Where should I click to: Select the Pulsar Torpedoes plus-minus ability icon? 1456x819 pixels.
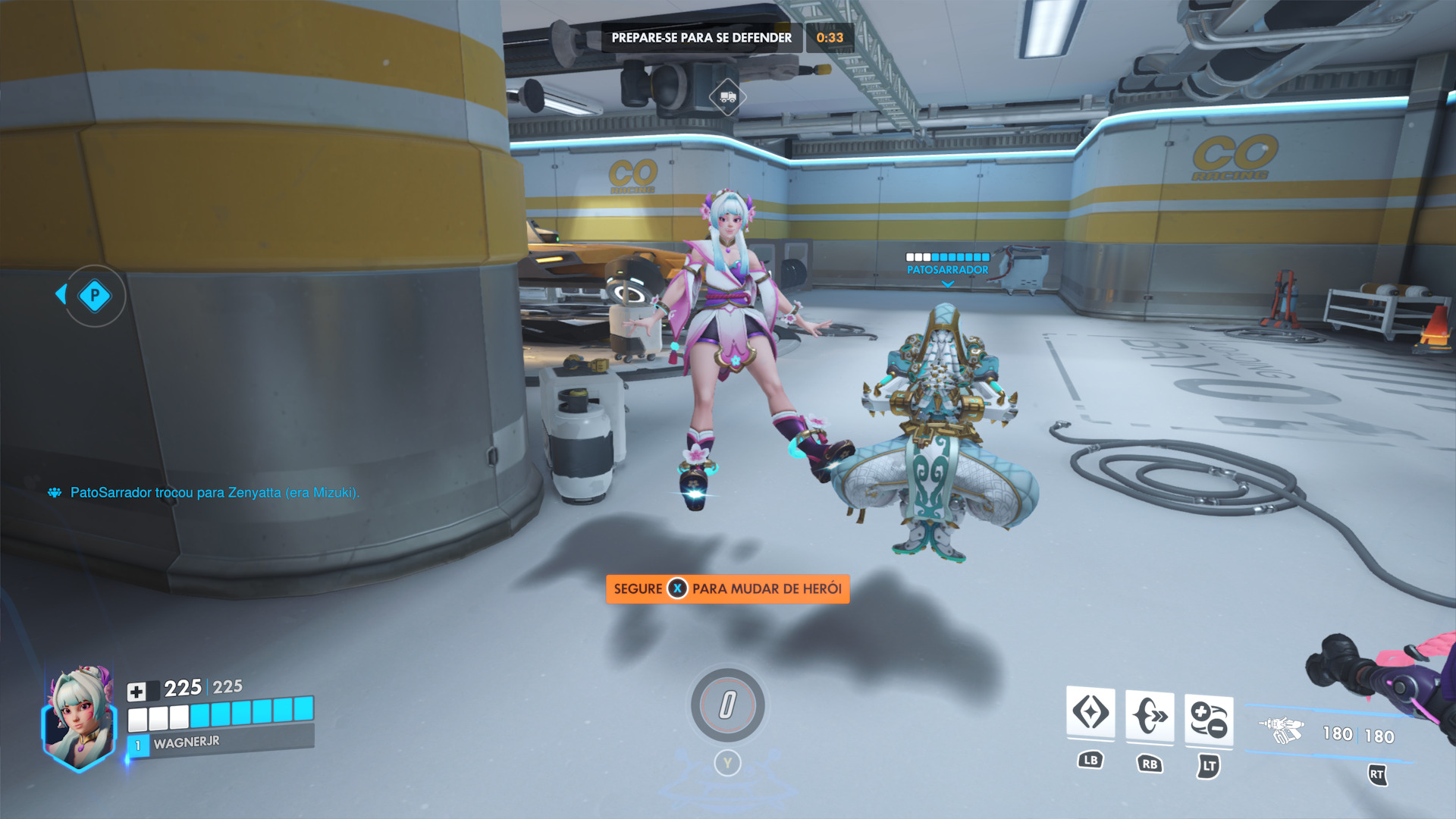click(1209, 720)
